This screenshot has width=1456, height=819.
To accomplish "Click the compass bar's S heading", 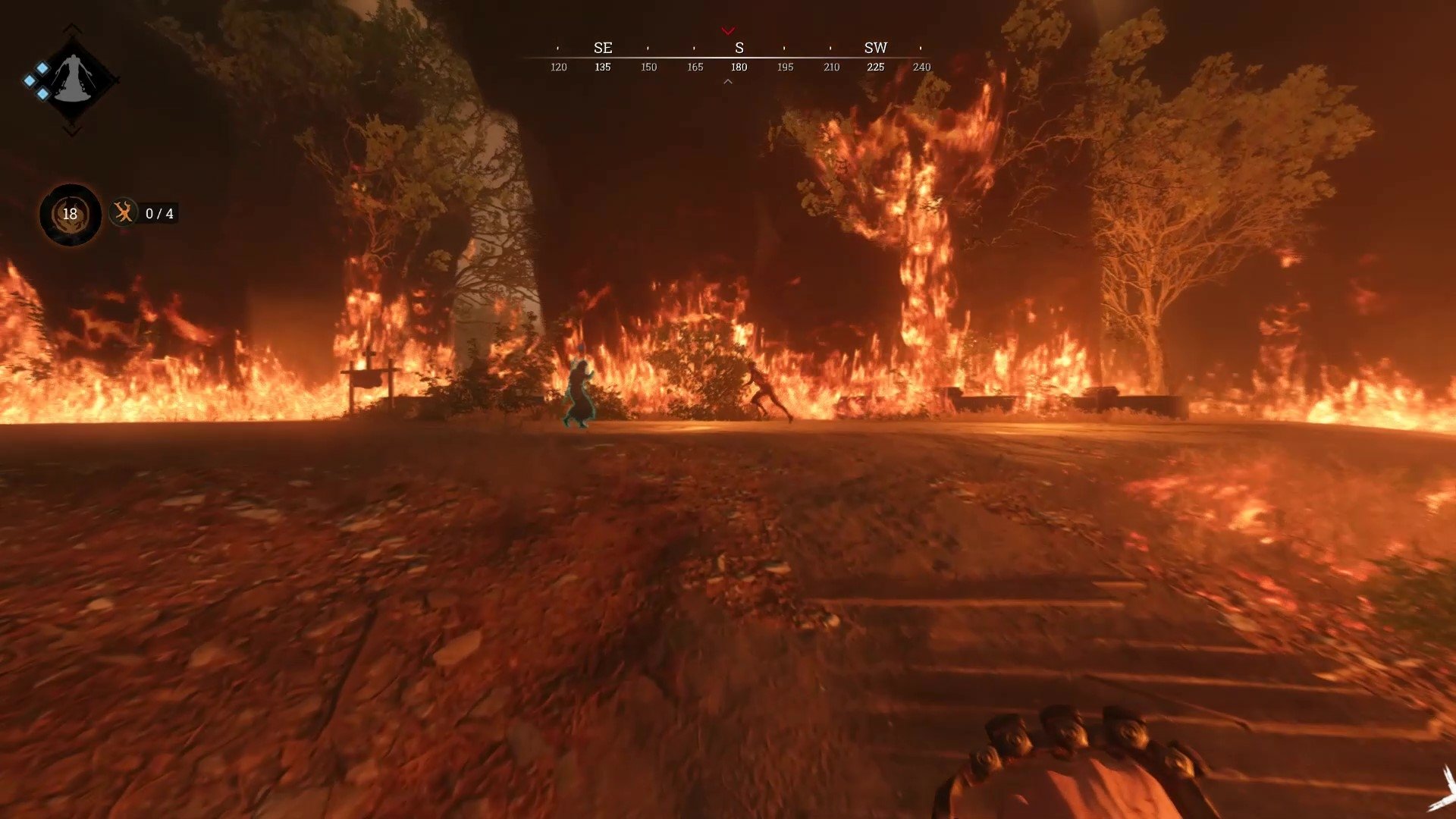I will coord(739,48).
